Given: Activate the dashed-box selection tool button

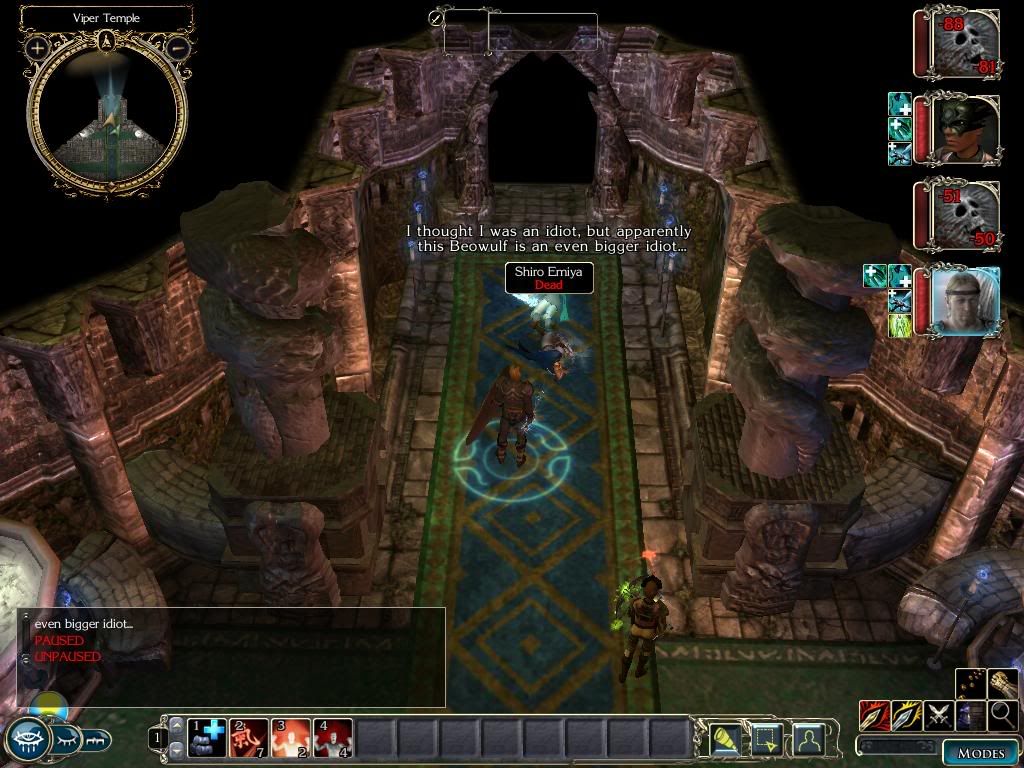Looking at the screenshot, I should point(765,739).
